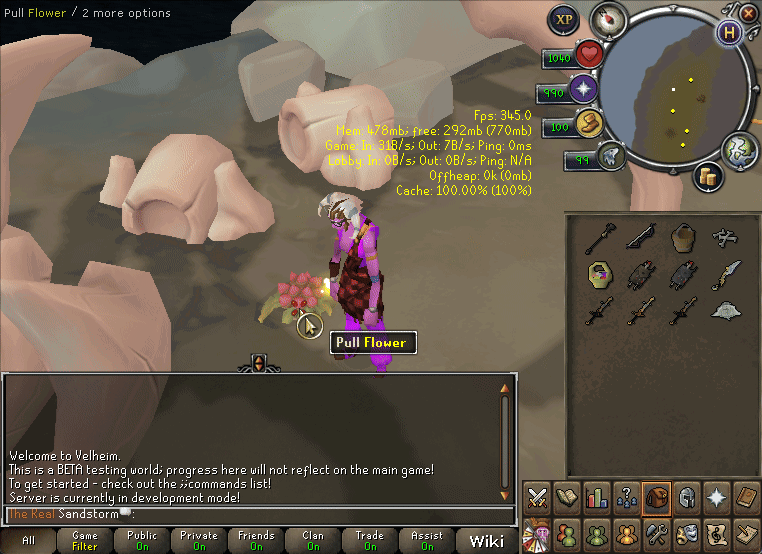The width and height of the screenshot is (762, 554).
Task: Open the Skills bar chart tab
Action: pyautogui.click(x=597, y=497)
